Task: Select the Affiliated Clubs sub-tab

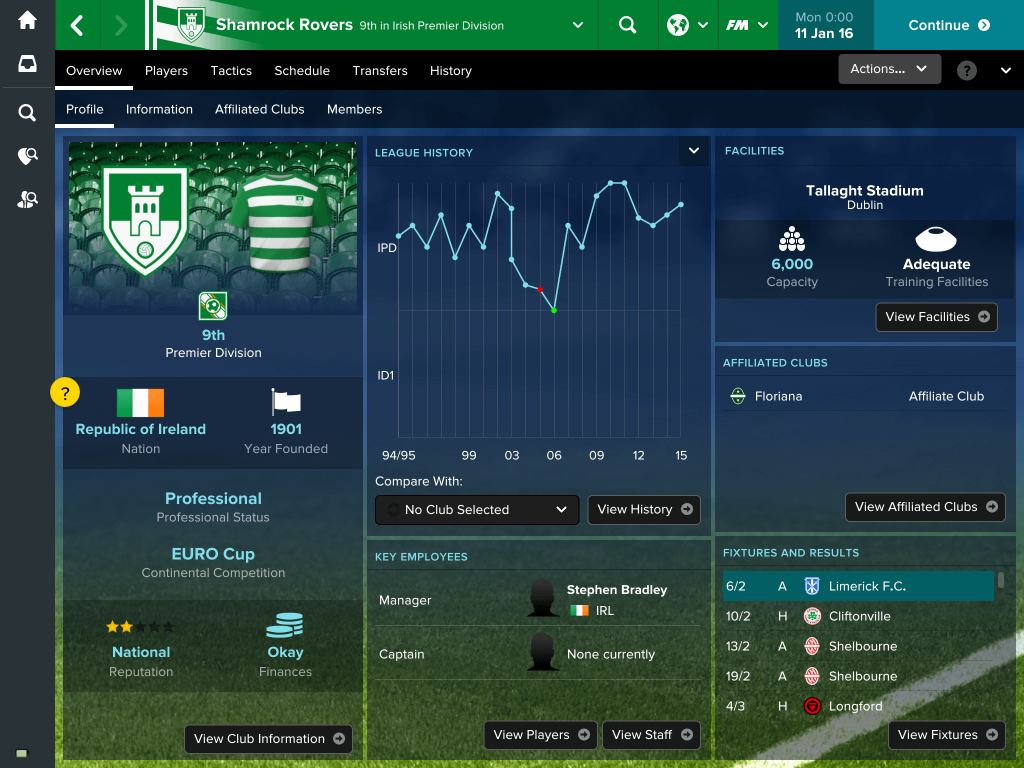Action: (259, 109)
